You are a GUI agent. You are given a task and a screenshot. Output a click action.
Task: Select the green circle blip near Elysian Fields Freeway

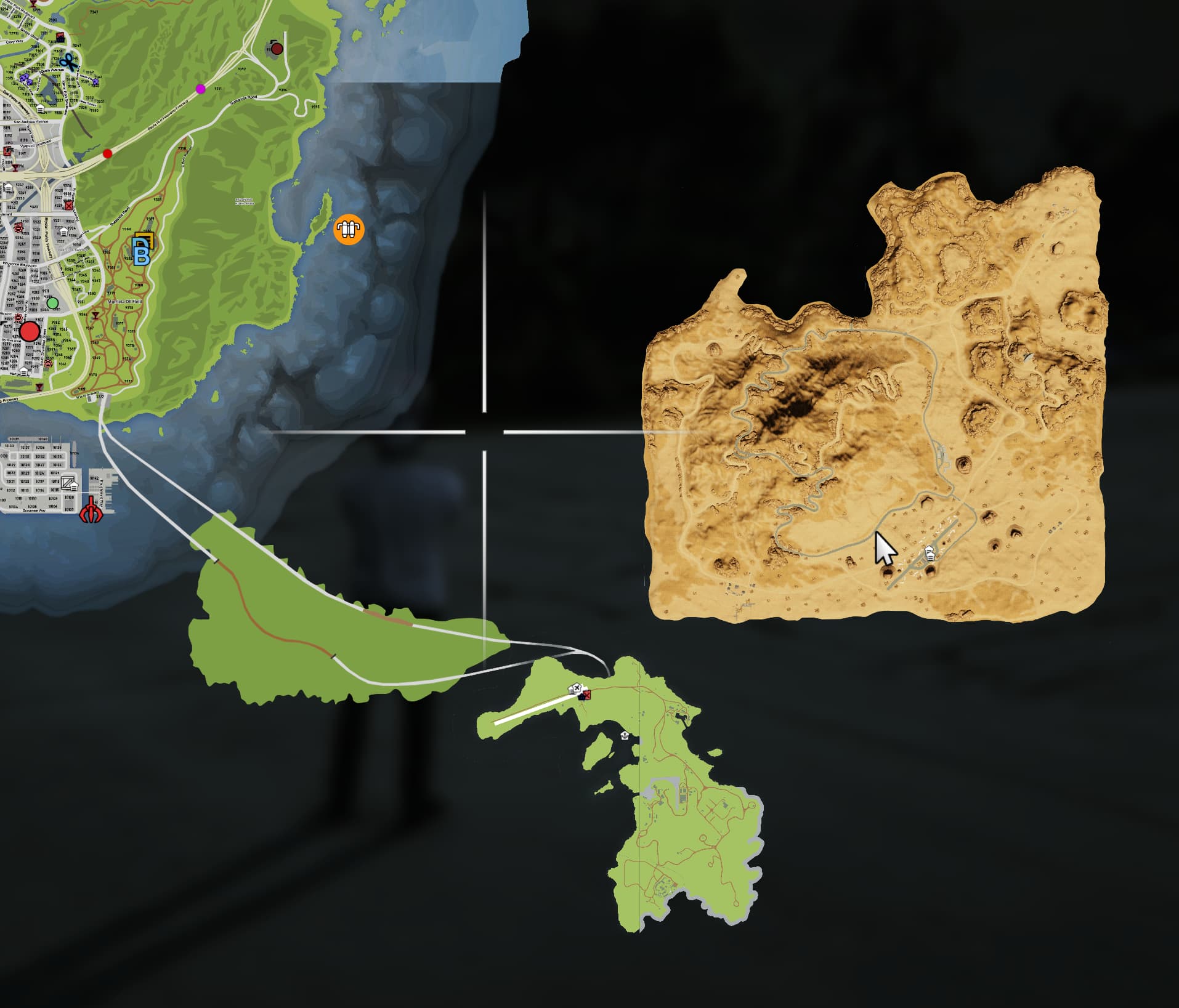click(x=53, y=304)
